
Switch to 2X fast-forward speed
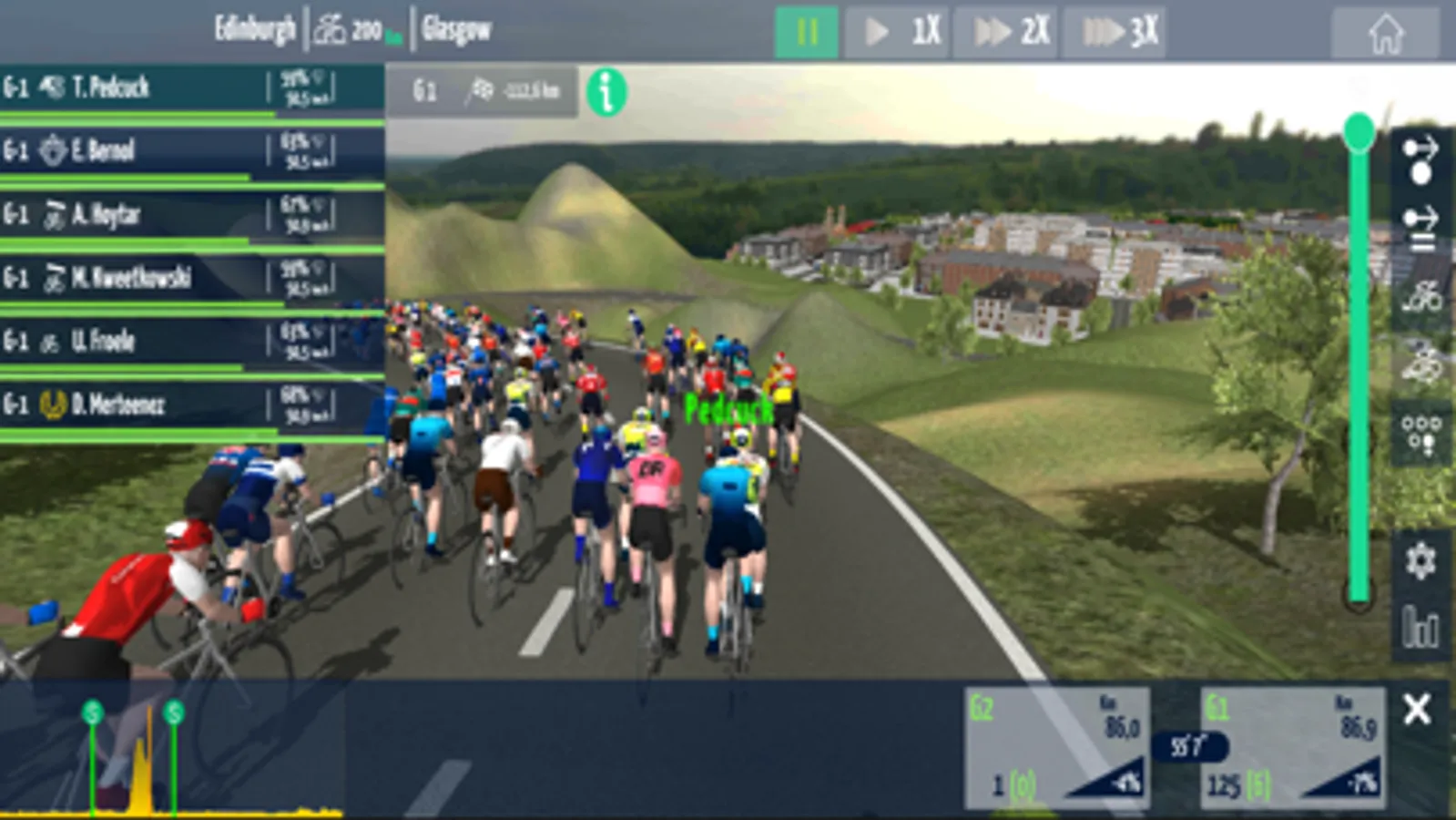tap(1006, 33)
